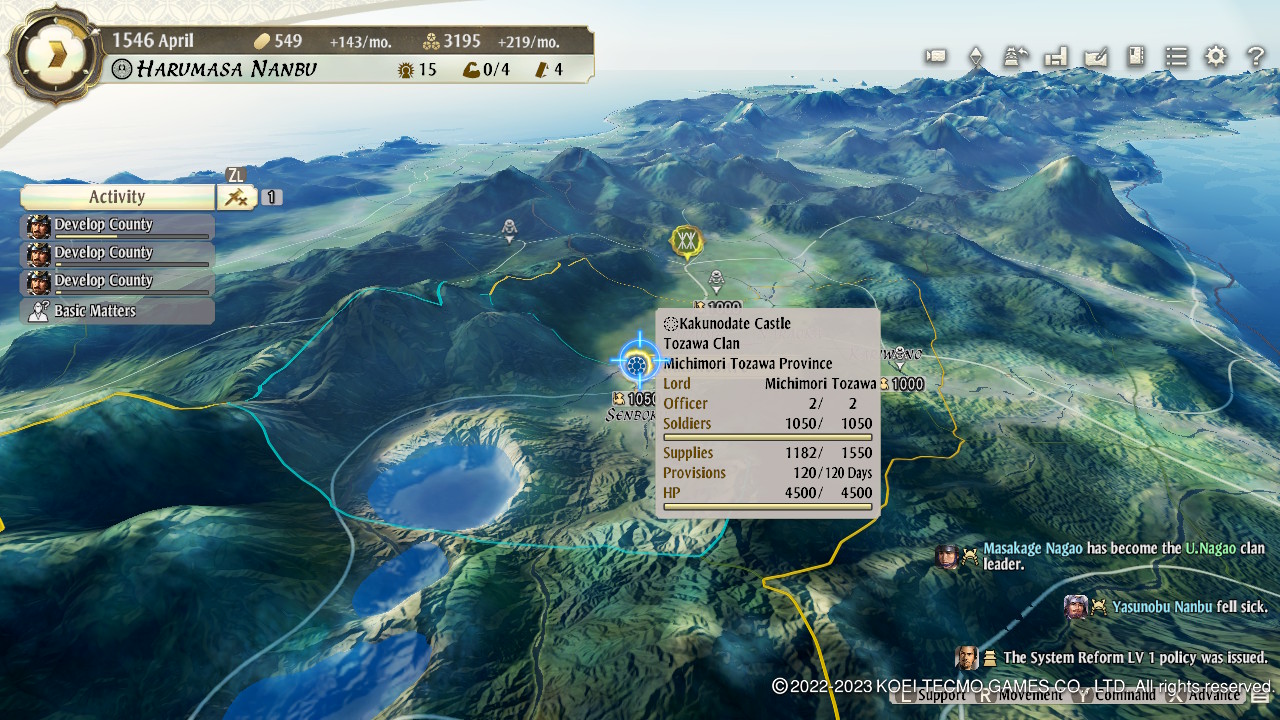This screenshot has width=1280, height=720.
Task: Switch to the crossed swords tab
Action: click(x=236, y=197)
